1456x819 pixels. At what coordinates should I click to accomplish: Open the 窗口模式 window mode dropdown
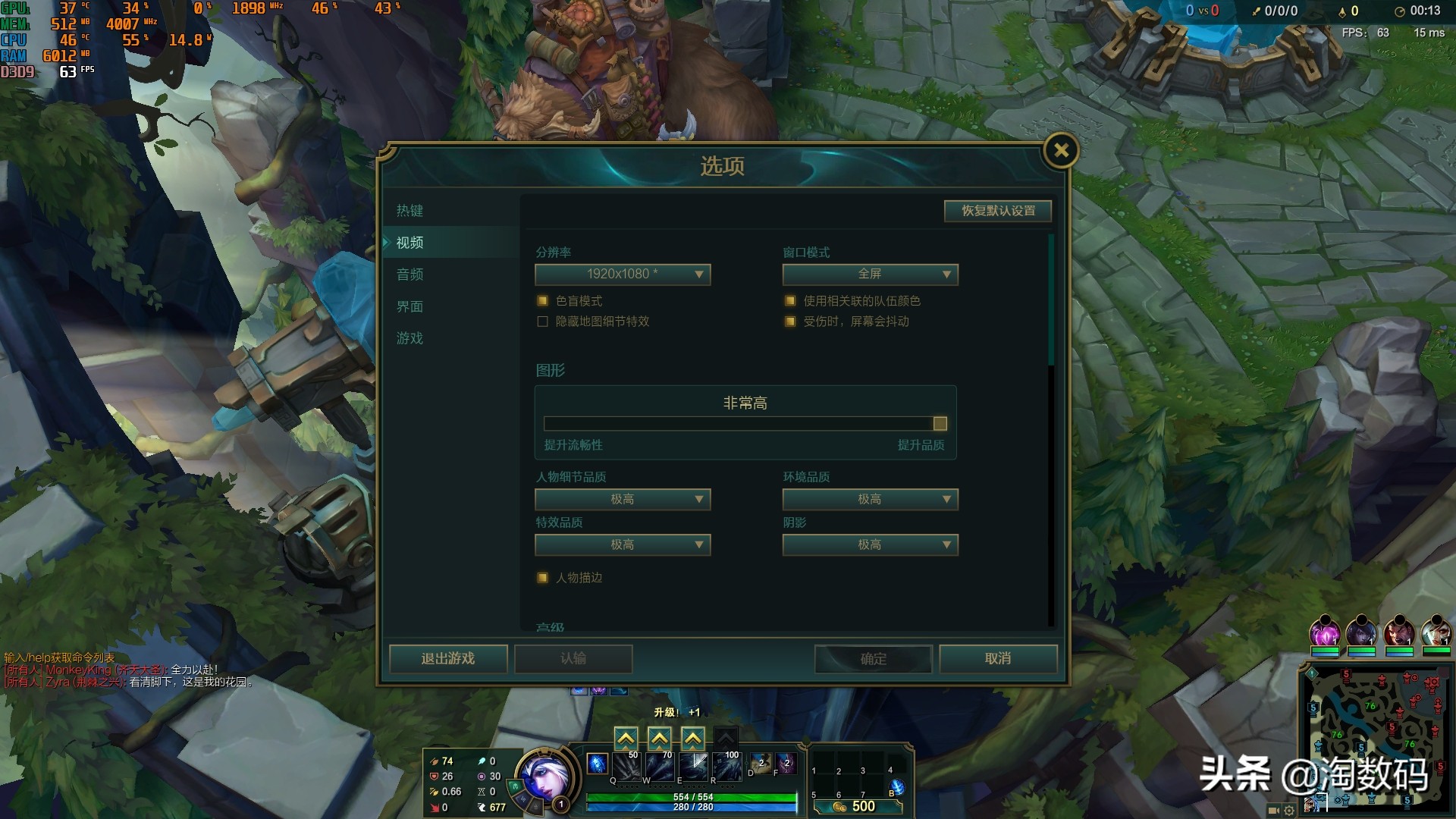(x=870, y=275)
